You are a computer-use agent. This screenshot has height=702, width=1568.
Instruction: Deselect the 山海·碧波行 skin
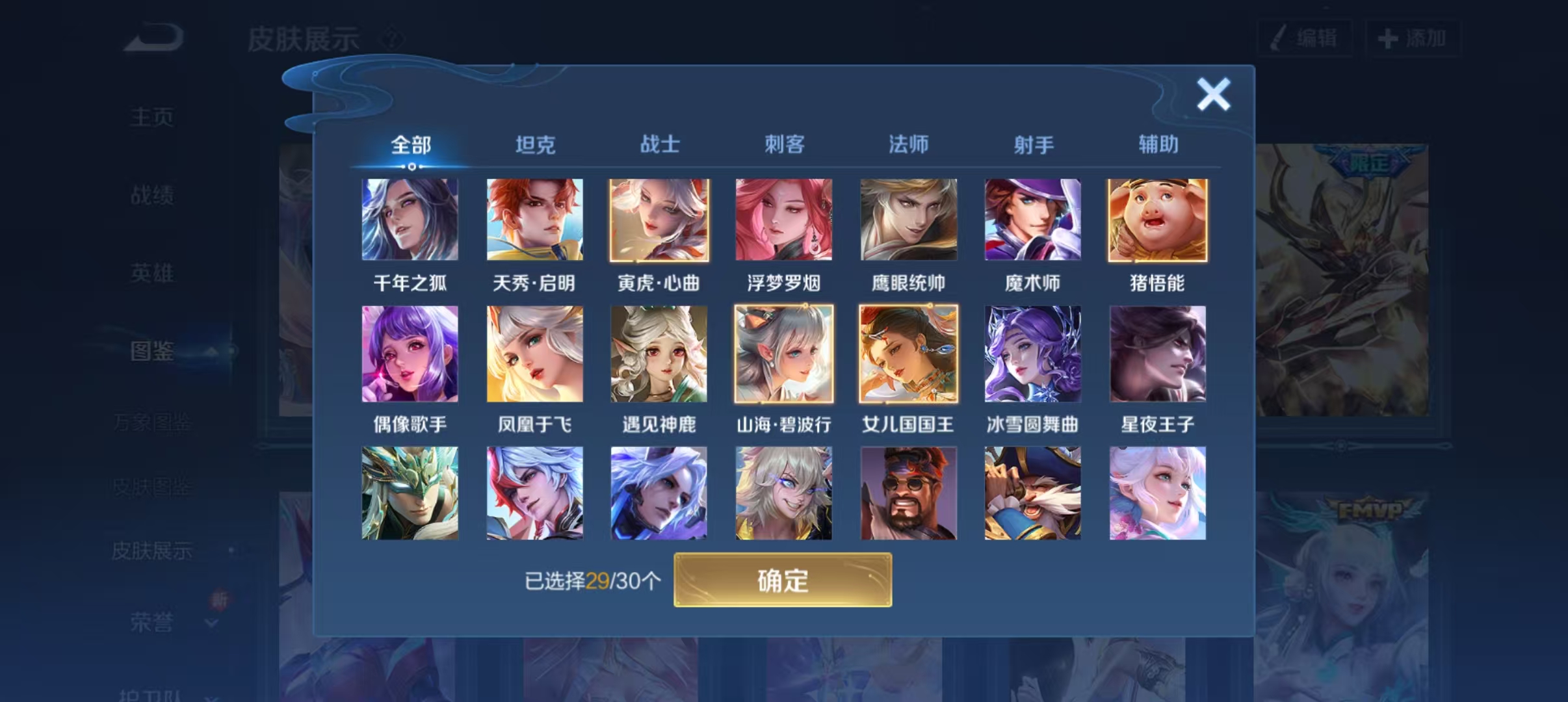pyautogui.click(x=783, y=354)
